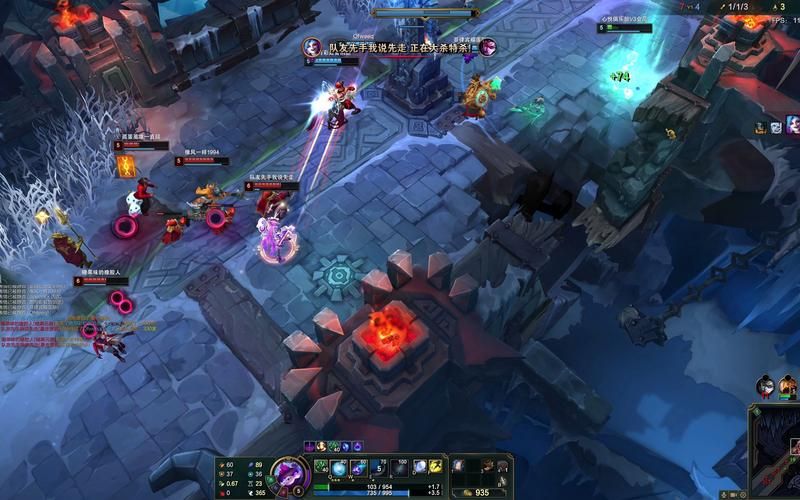Select the teammate portrait with the green health bar

[788, 386]
